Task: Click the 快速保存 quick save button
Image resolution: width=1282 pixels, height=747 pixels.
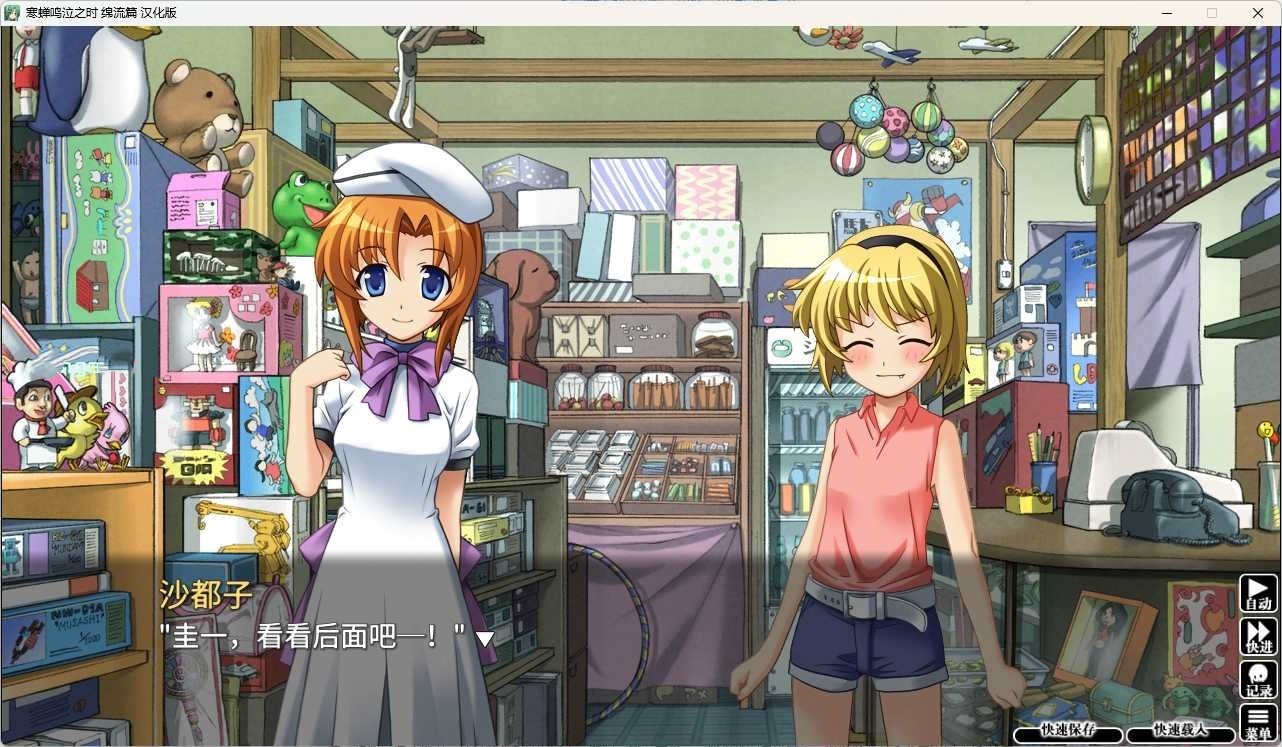Action: 1067,733
